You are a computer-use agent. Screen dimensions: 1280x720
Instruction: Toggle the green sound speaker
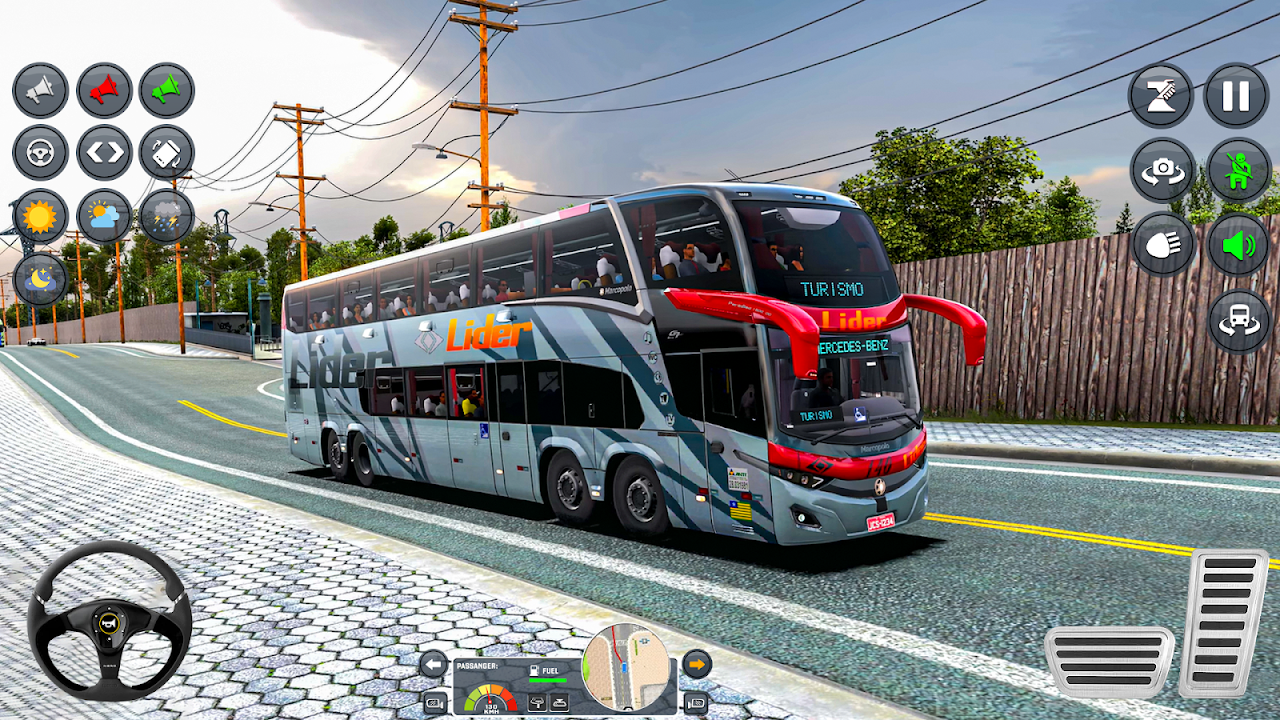click(x=1238, y=245)
